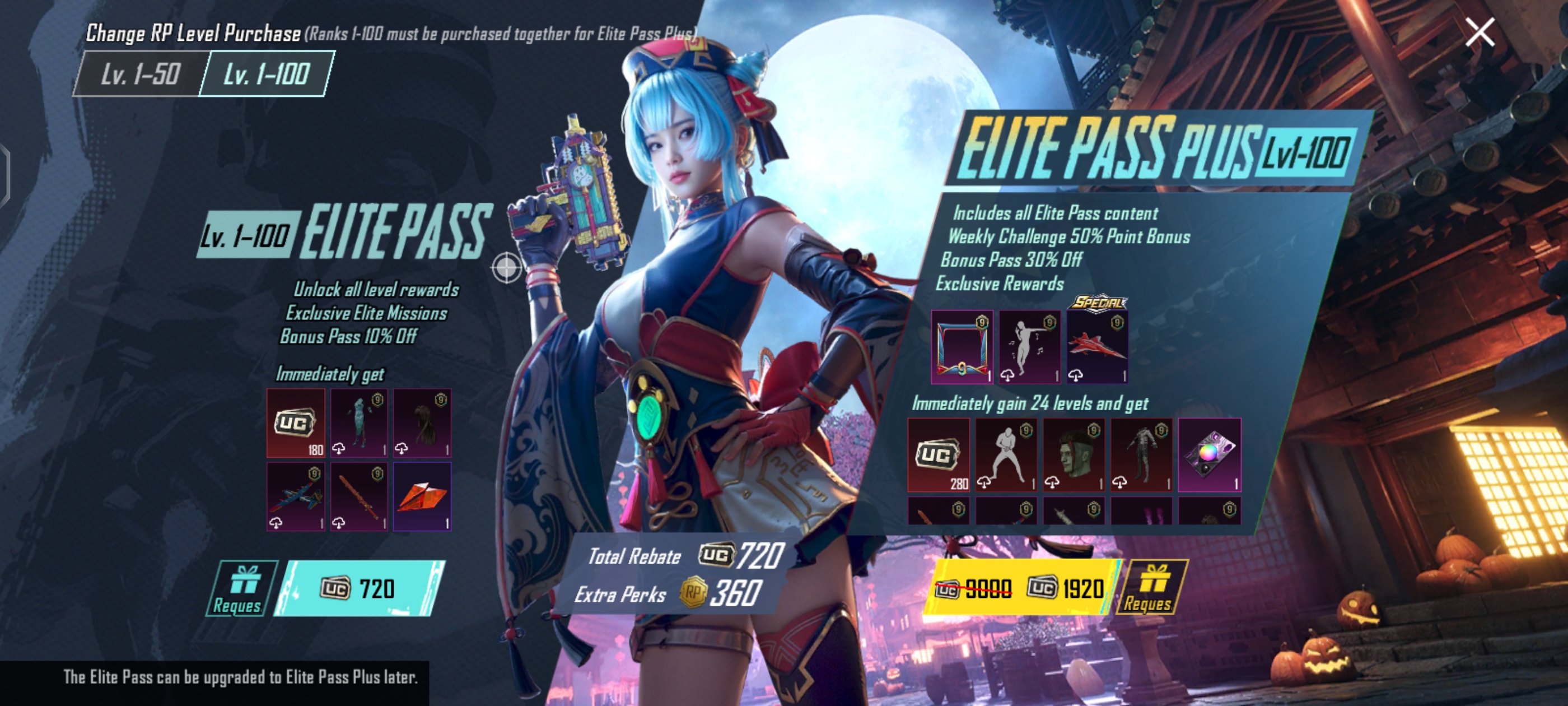Preview the blue cargo plane skin

tap(296, 497)
